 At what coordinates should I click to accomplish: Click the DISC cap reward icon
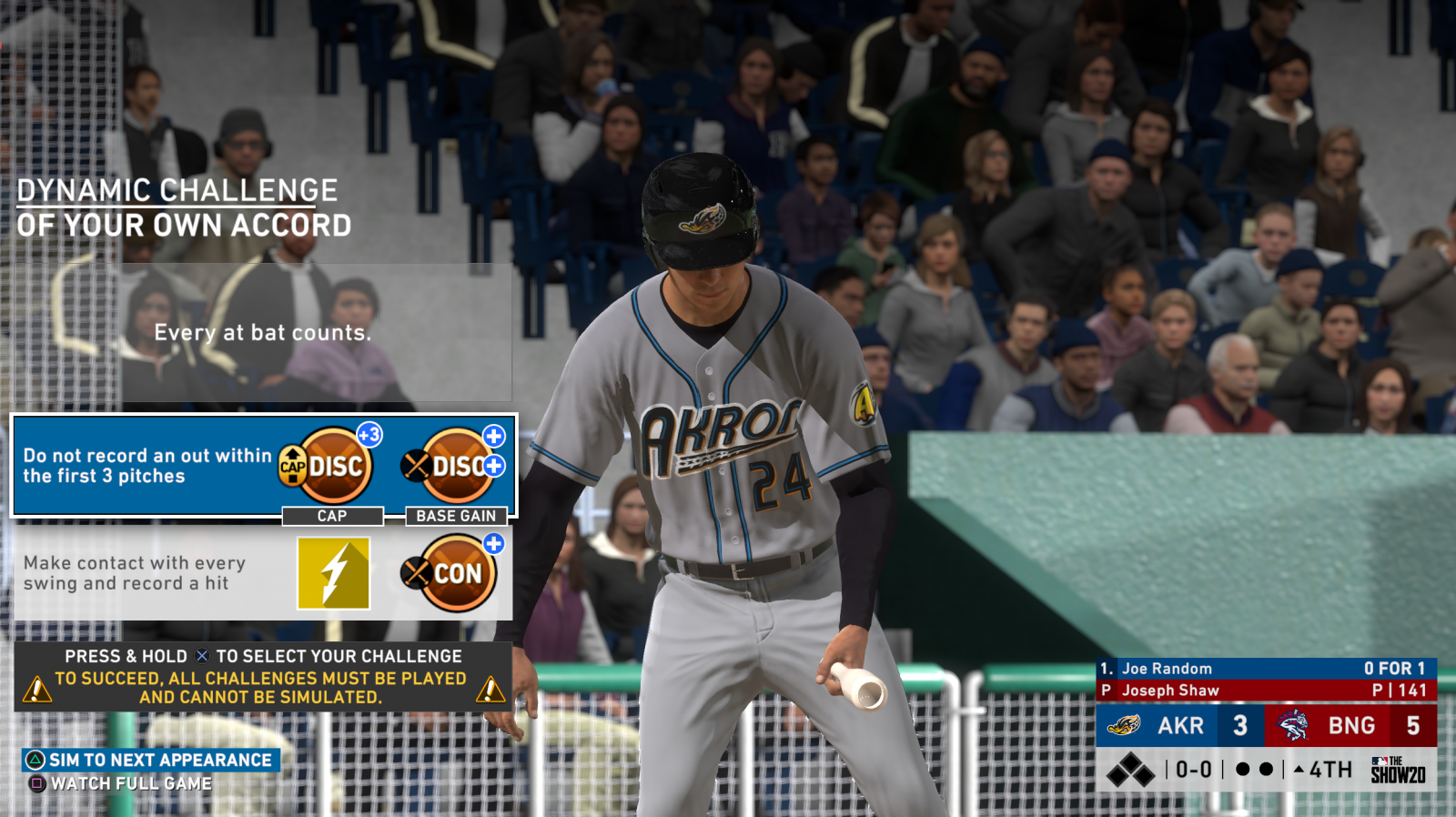pyautogui.click(x=332, y=466)
